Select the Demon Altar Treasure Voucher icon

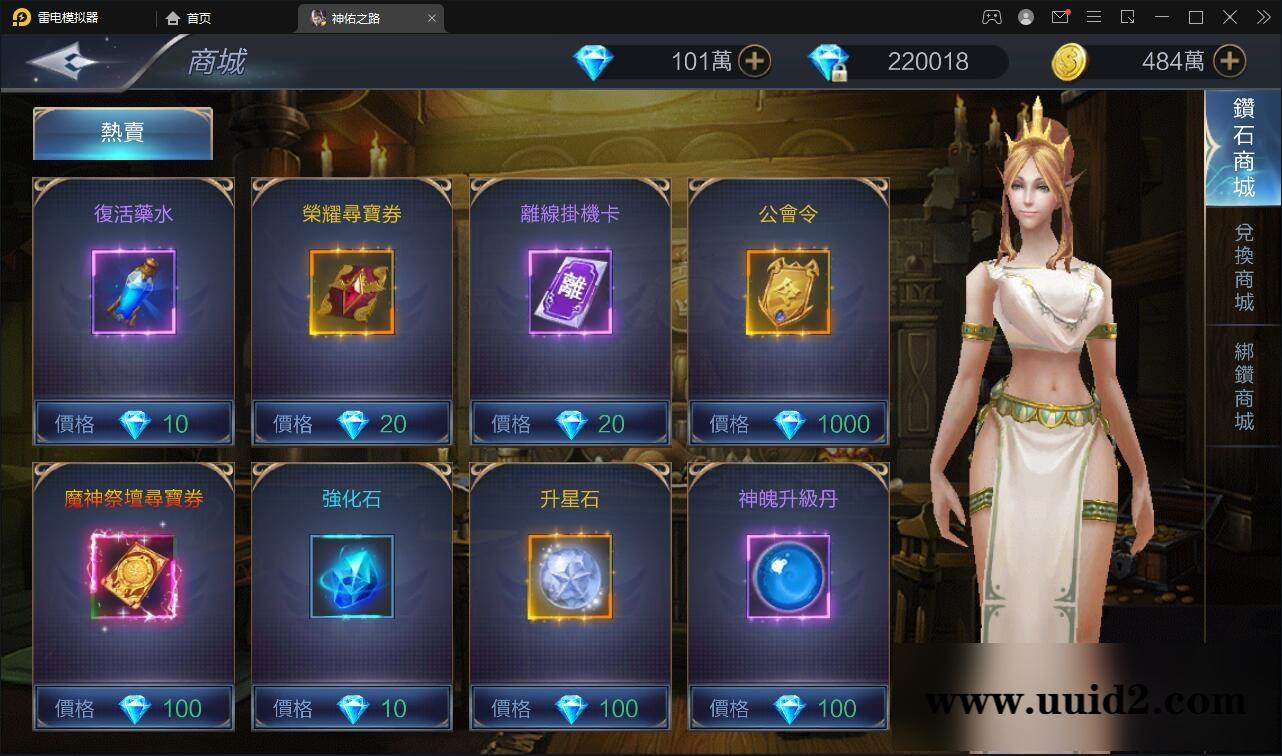click(x=133, y=578)
